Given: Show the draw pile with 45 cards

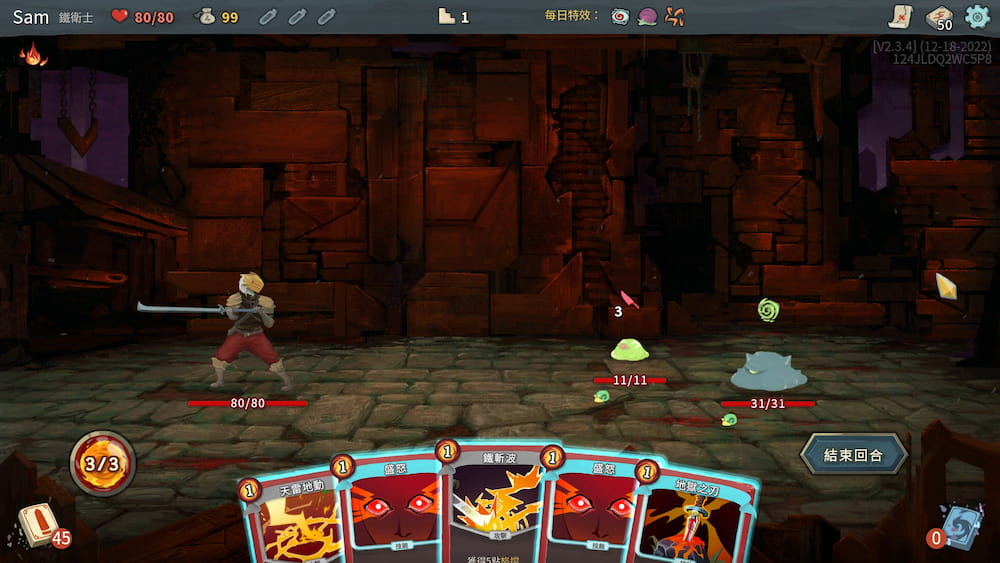Looking at the screenshot, I should coord(37,525).
